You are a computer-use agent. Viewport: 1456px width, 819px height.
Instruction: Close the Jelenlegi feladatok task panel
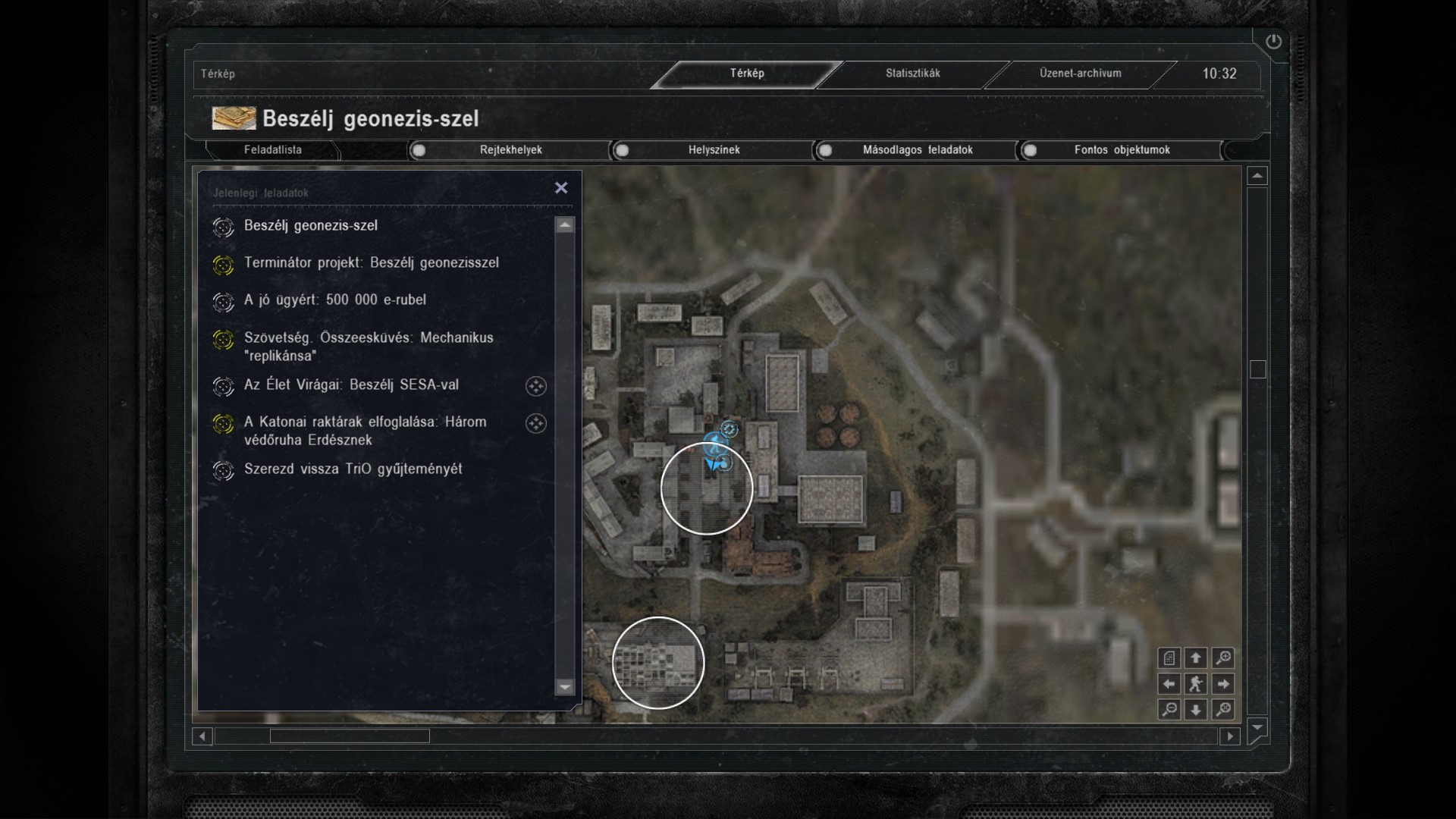pyautogui.click(x=561, y=187)
